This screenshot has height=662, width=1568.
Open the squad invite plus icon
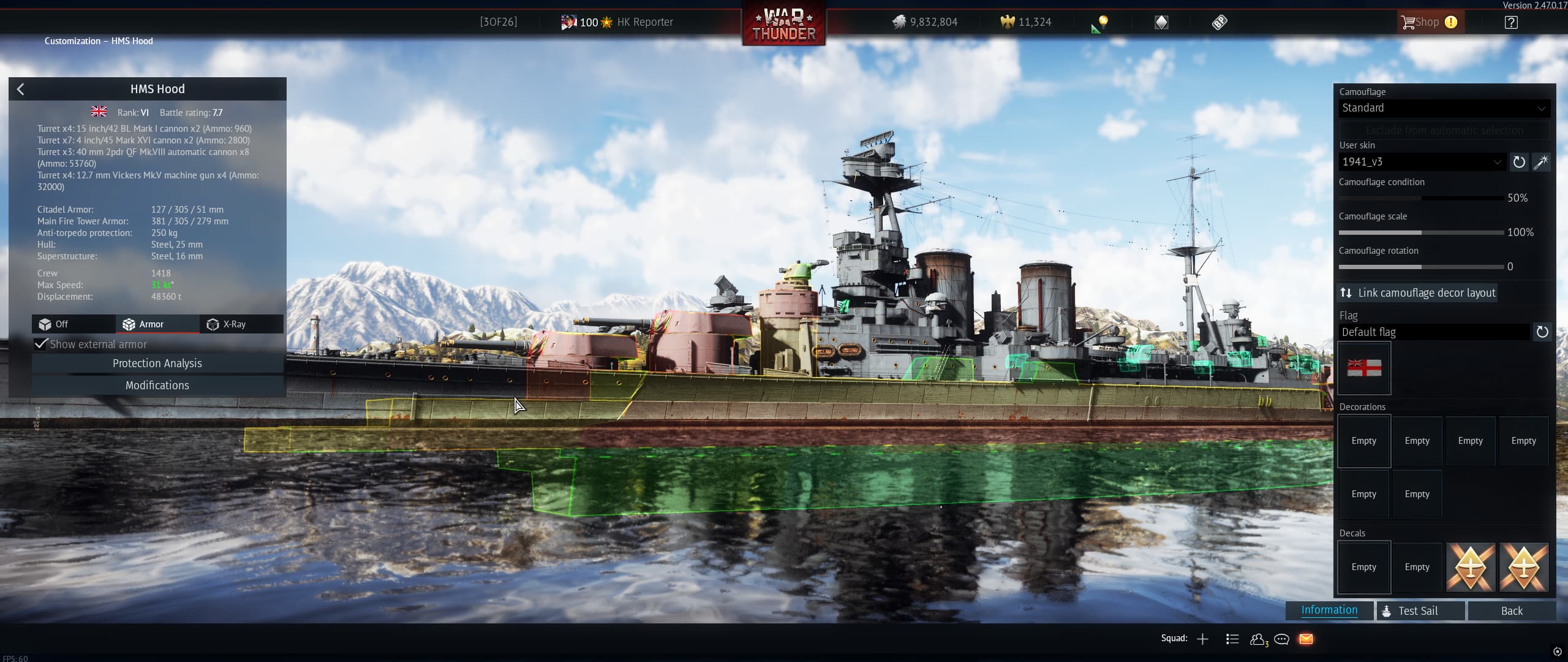point(1202,638)
